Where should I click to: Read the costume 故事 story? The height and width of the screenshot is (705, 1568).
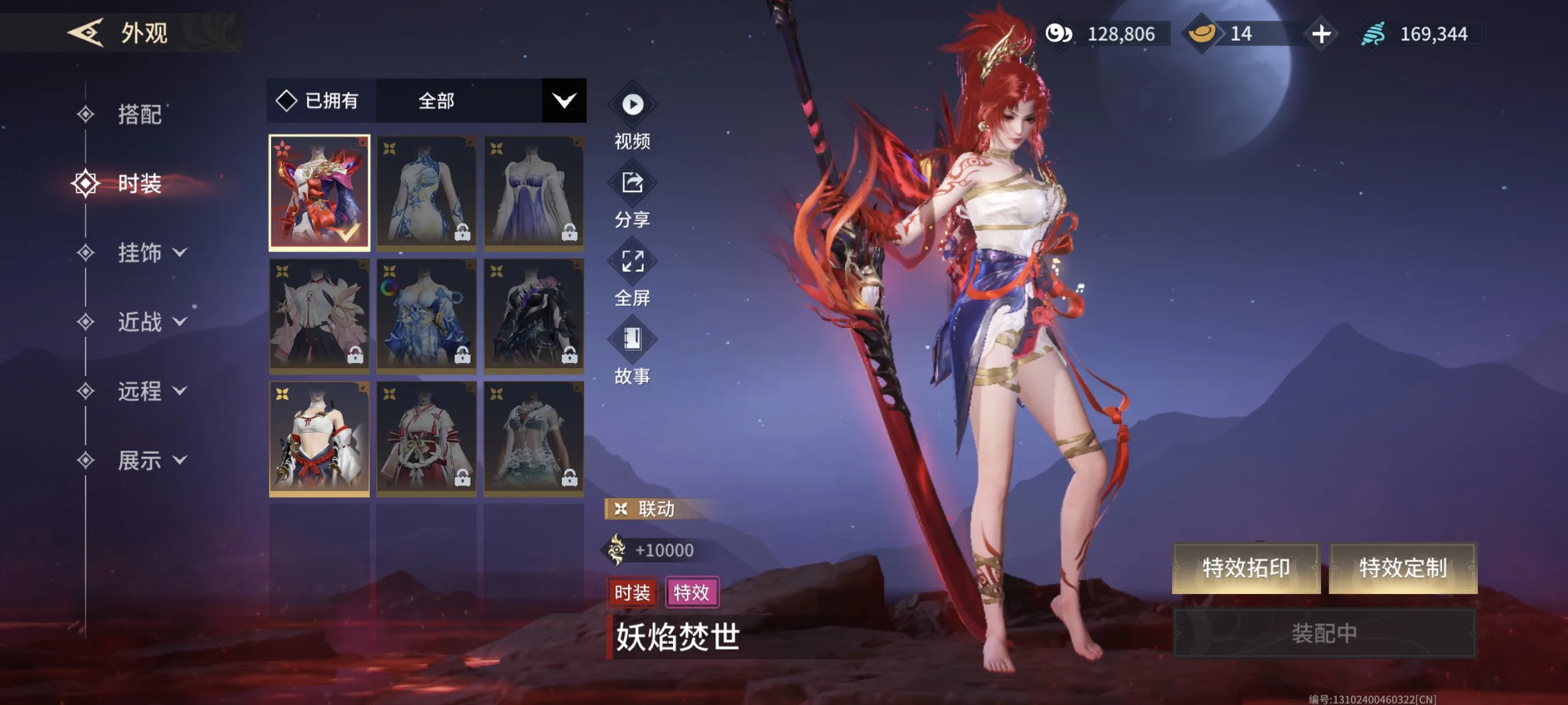[x=632, y=340]
